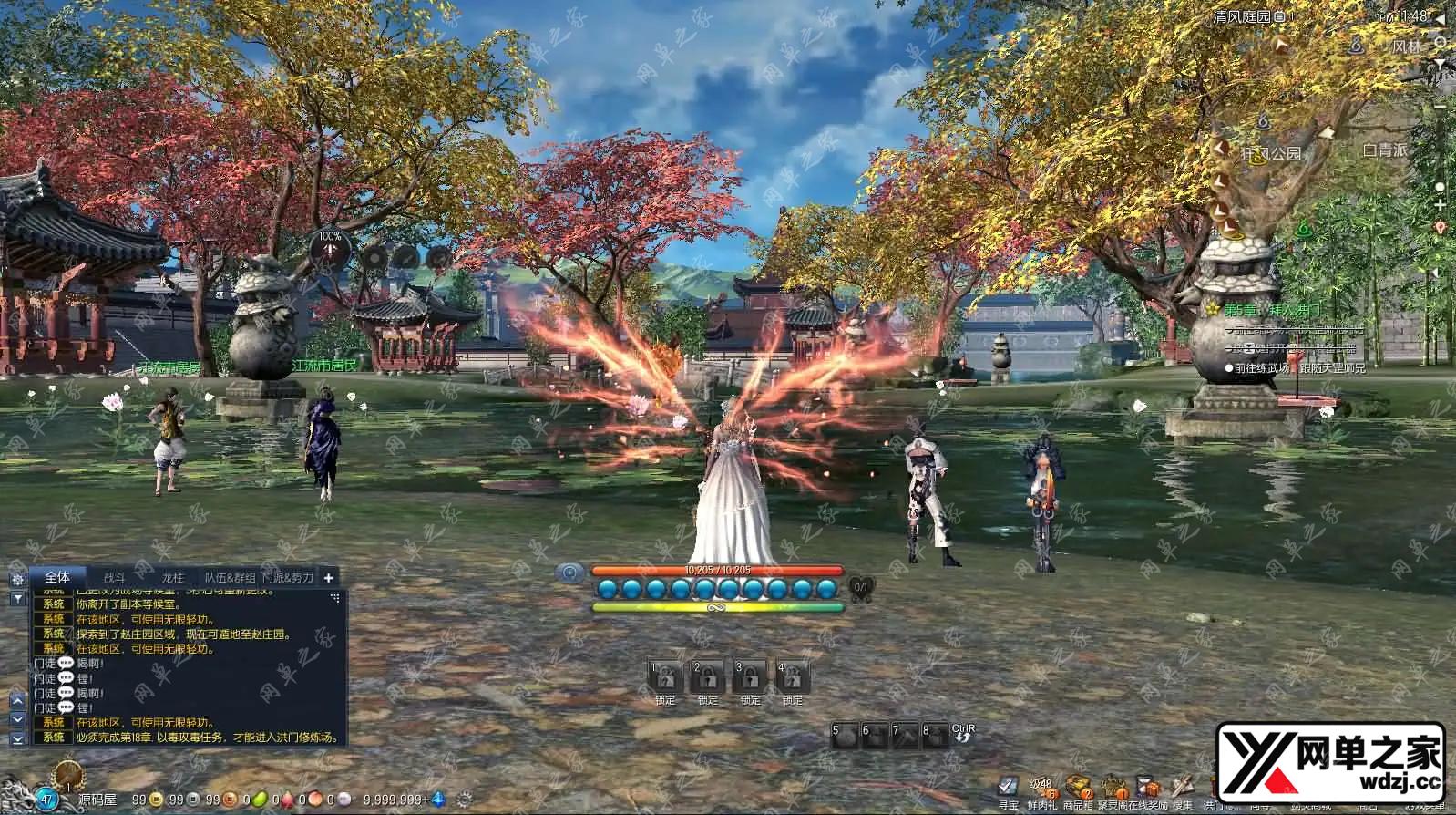1456x815 pixels.
Task: Open the 商品箱 chest icon
Action: click(x=1078, y=787)
